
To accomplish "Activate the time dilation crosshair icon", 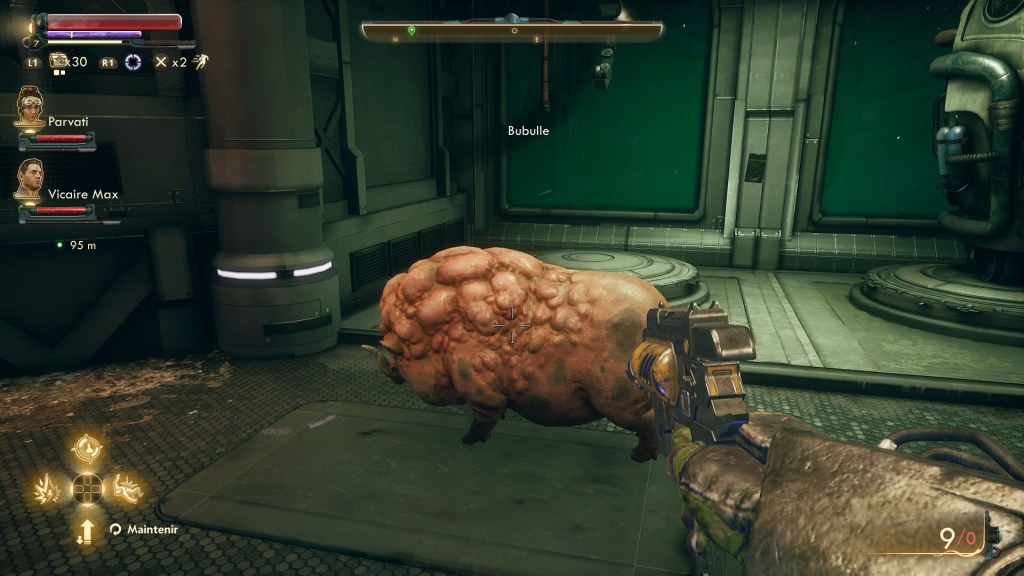I will (133, 62).
